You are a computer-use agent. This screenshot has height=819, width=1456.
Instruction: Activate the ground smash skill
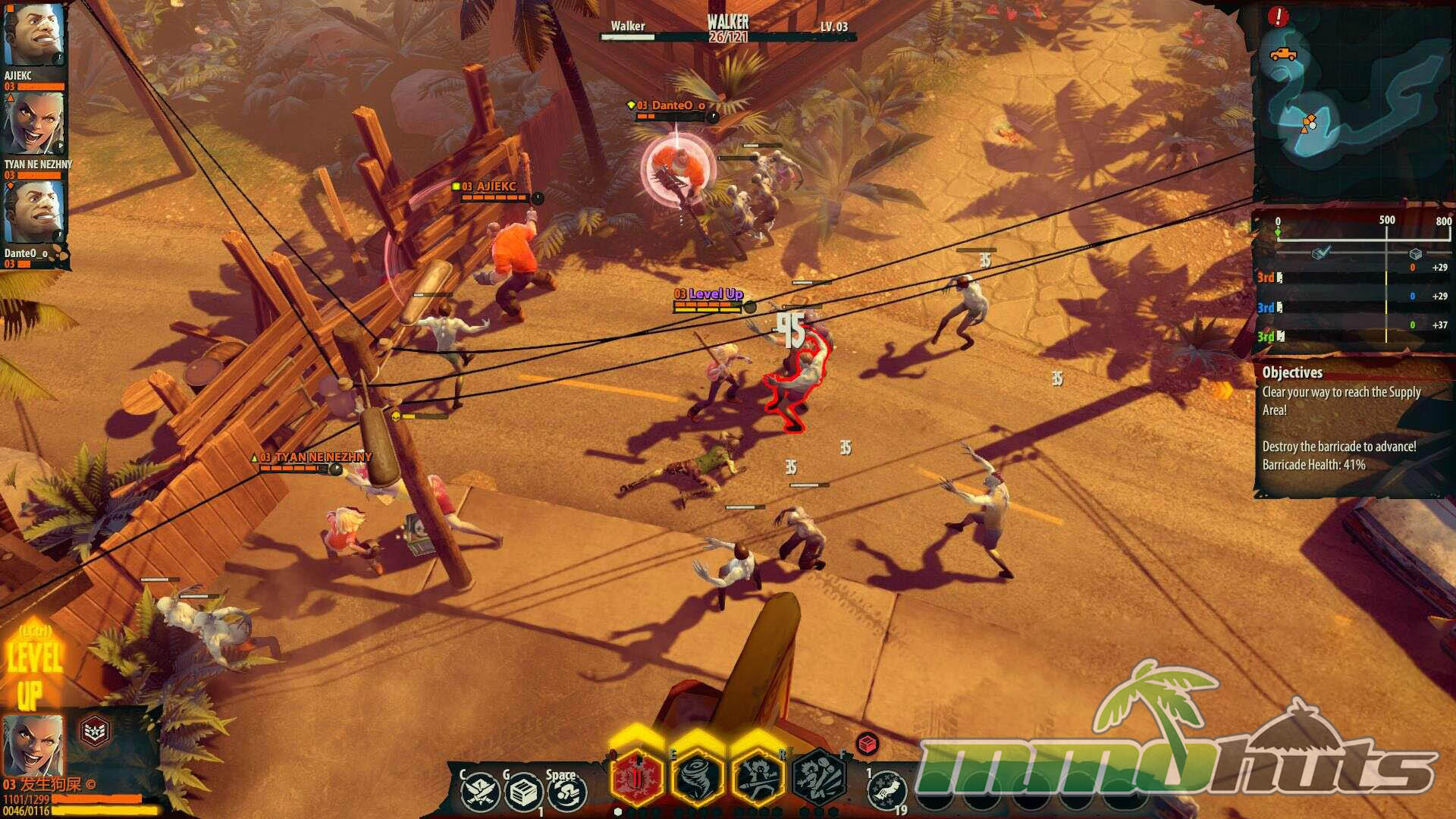tap(819, 777)
